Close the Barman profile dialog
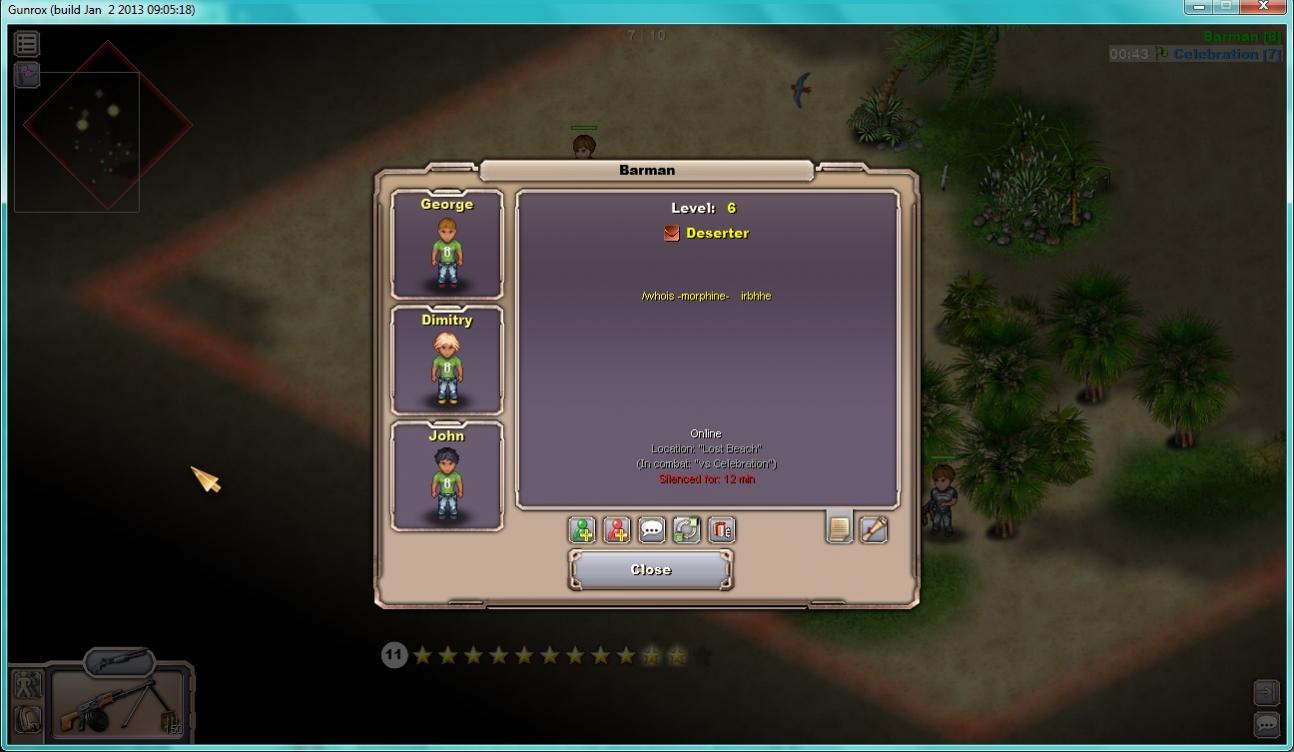Screen dimensions: 1294x752 click(x=650, y=570)
